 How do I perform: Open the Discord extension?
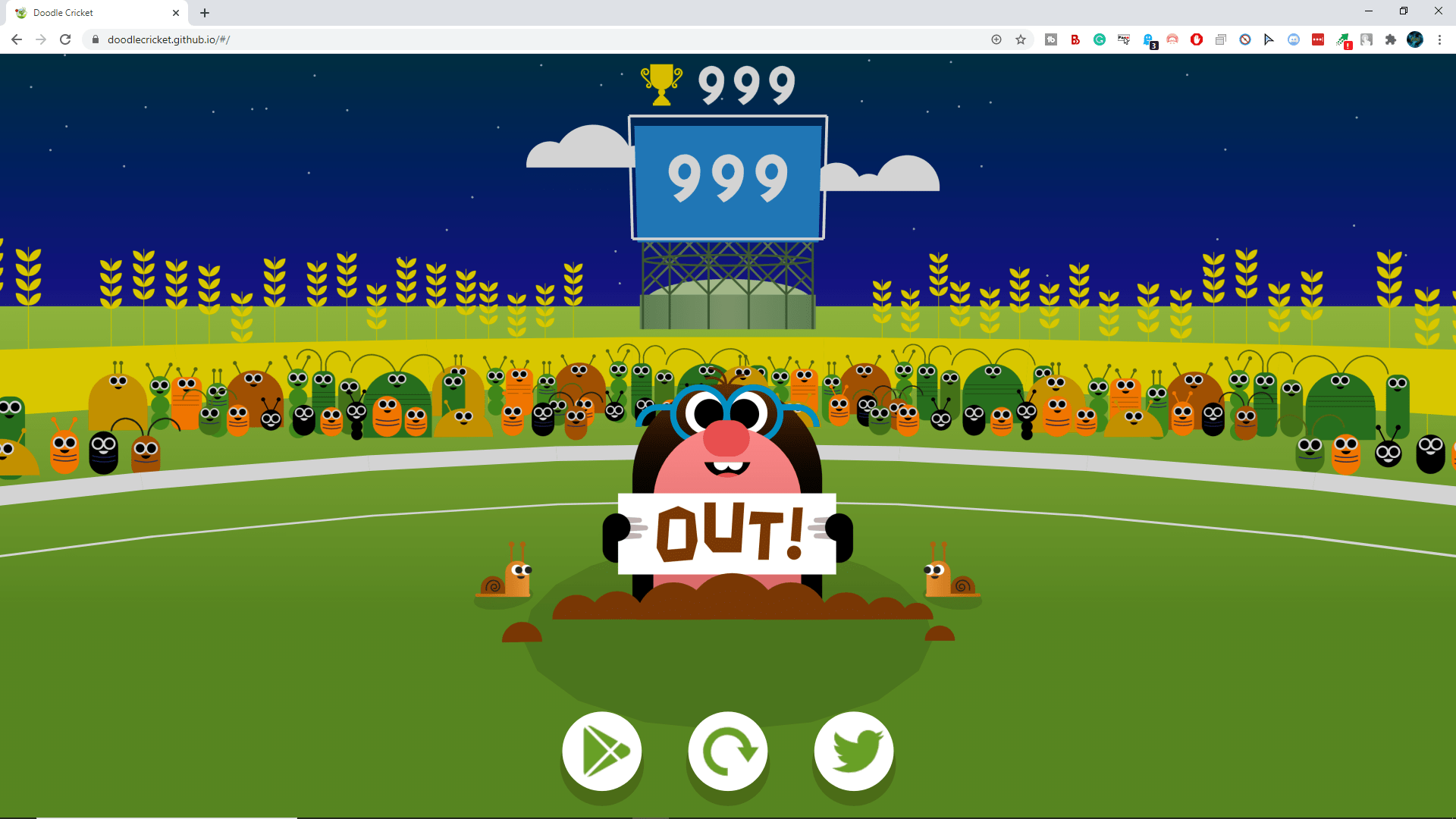[1292, 39]
